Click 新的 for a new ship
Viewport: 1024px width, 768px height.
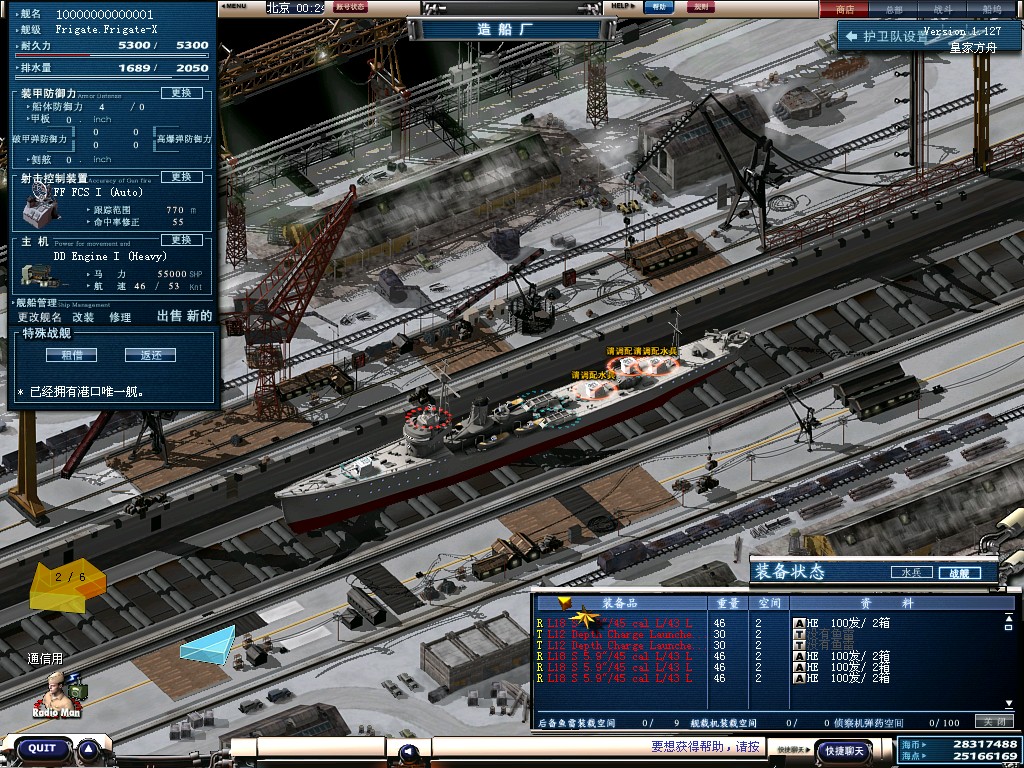pyautogui.click(x=200, y=316)
